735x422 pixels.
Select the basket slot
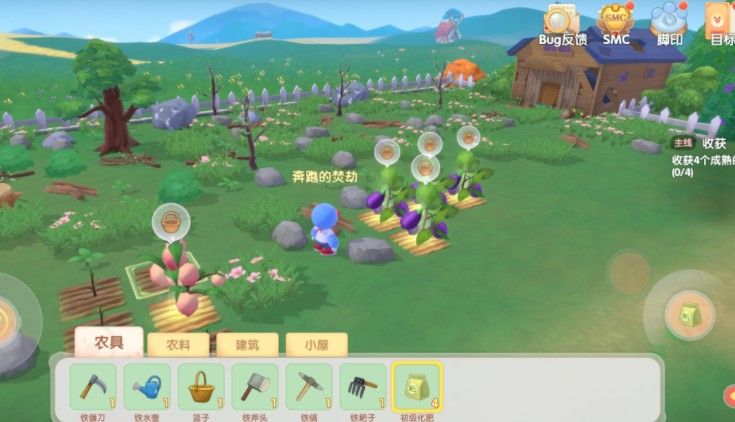[x=201, y=386]
